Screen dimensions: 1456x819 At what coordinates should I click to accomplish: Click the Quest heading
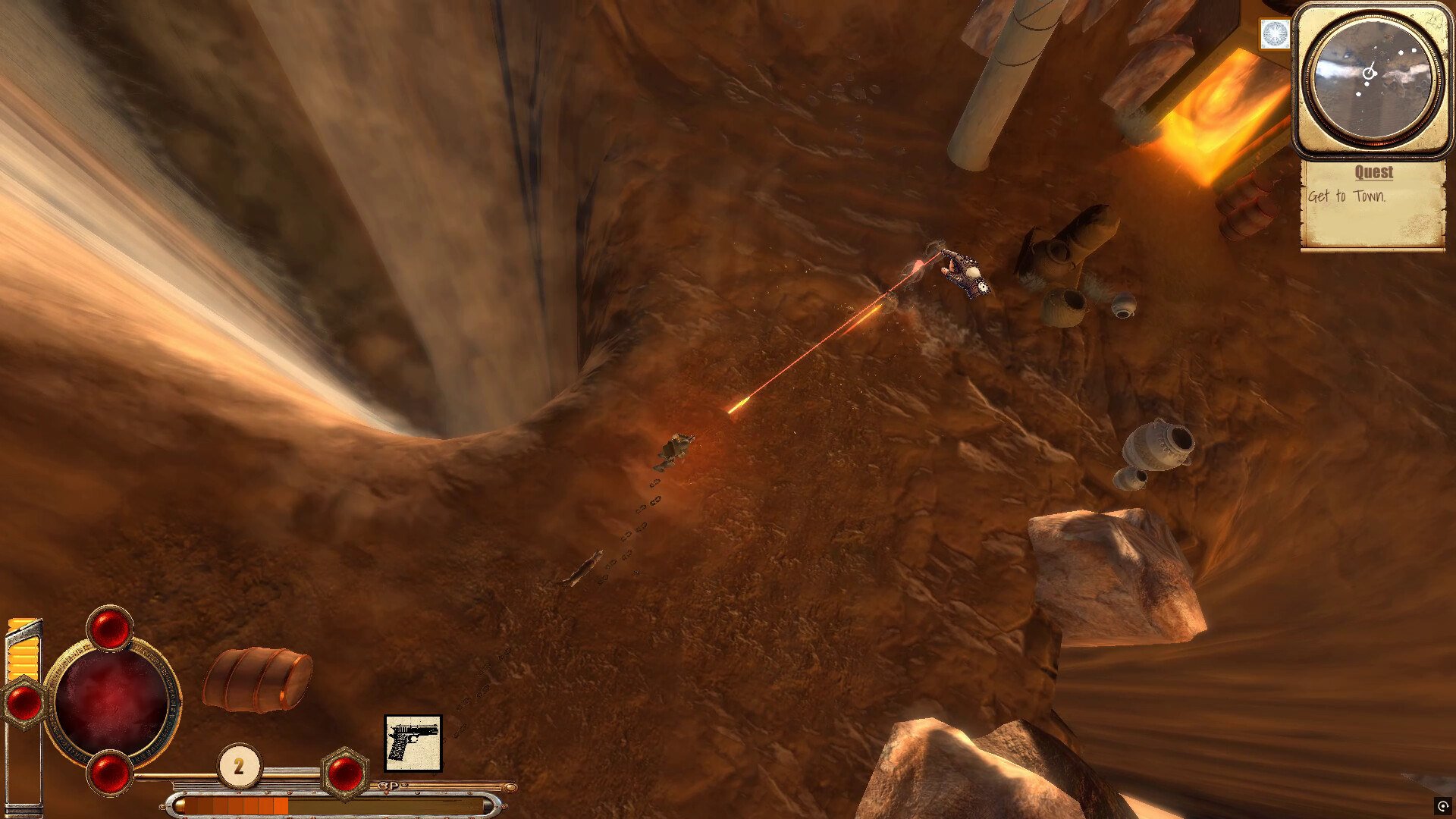point(1374,173)
